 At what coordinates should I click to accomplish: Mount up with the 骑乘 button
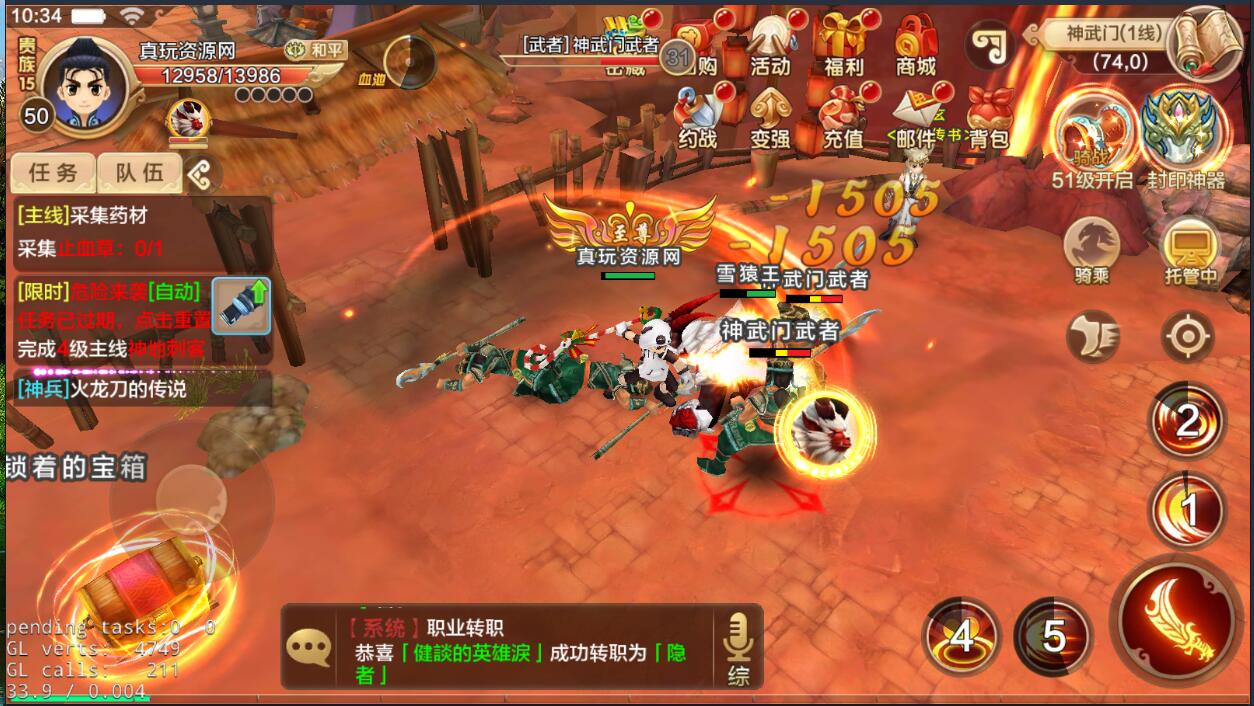pyautogui.click(x=1091, y=250)
